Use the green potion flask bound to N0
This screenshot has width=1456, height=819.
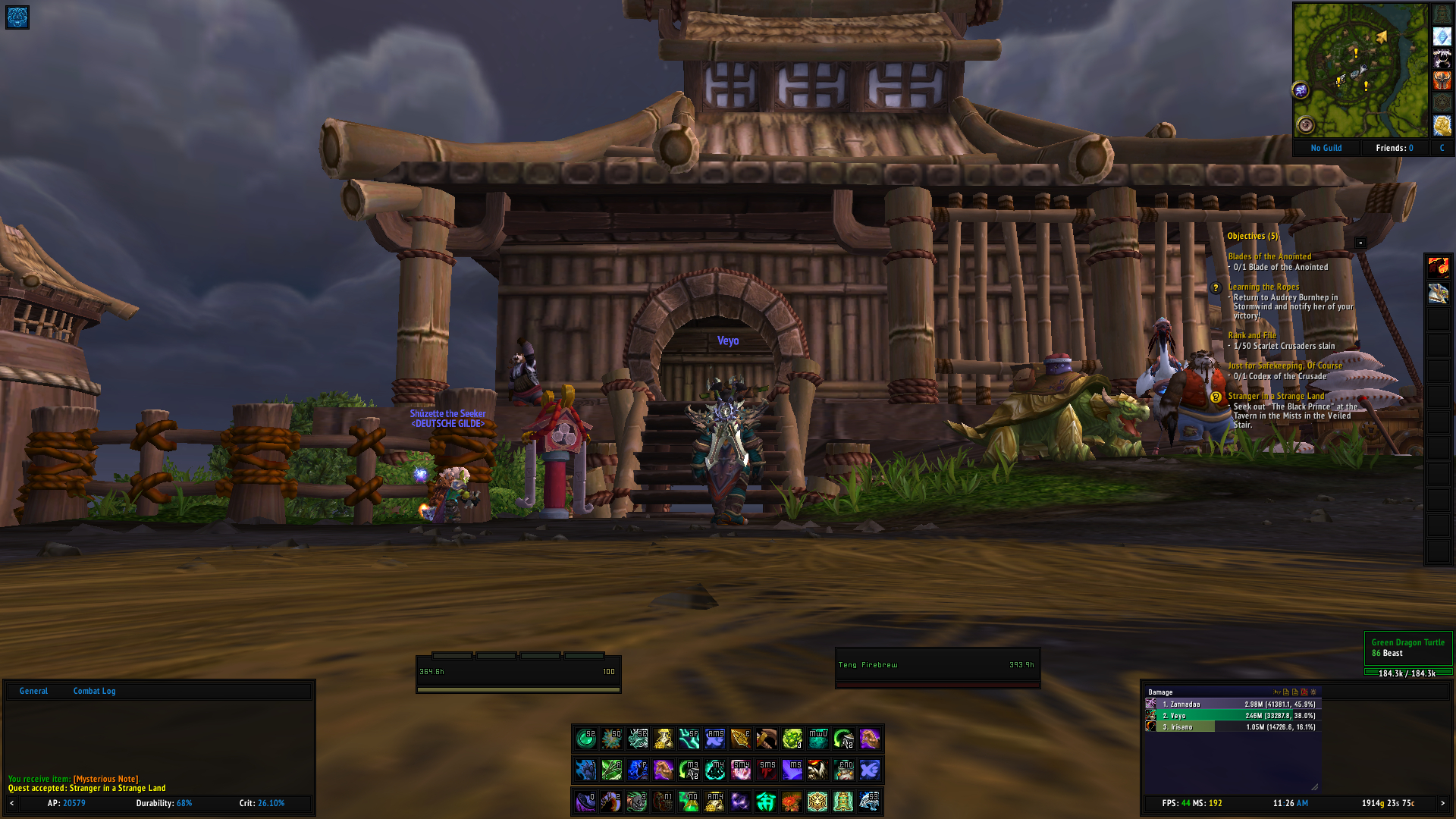point(689,802)
